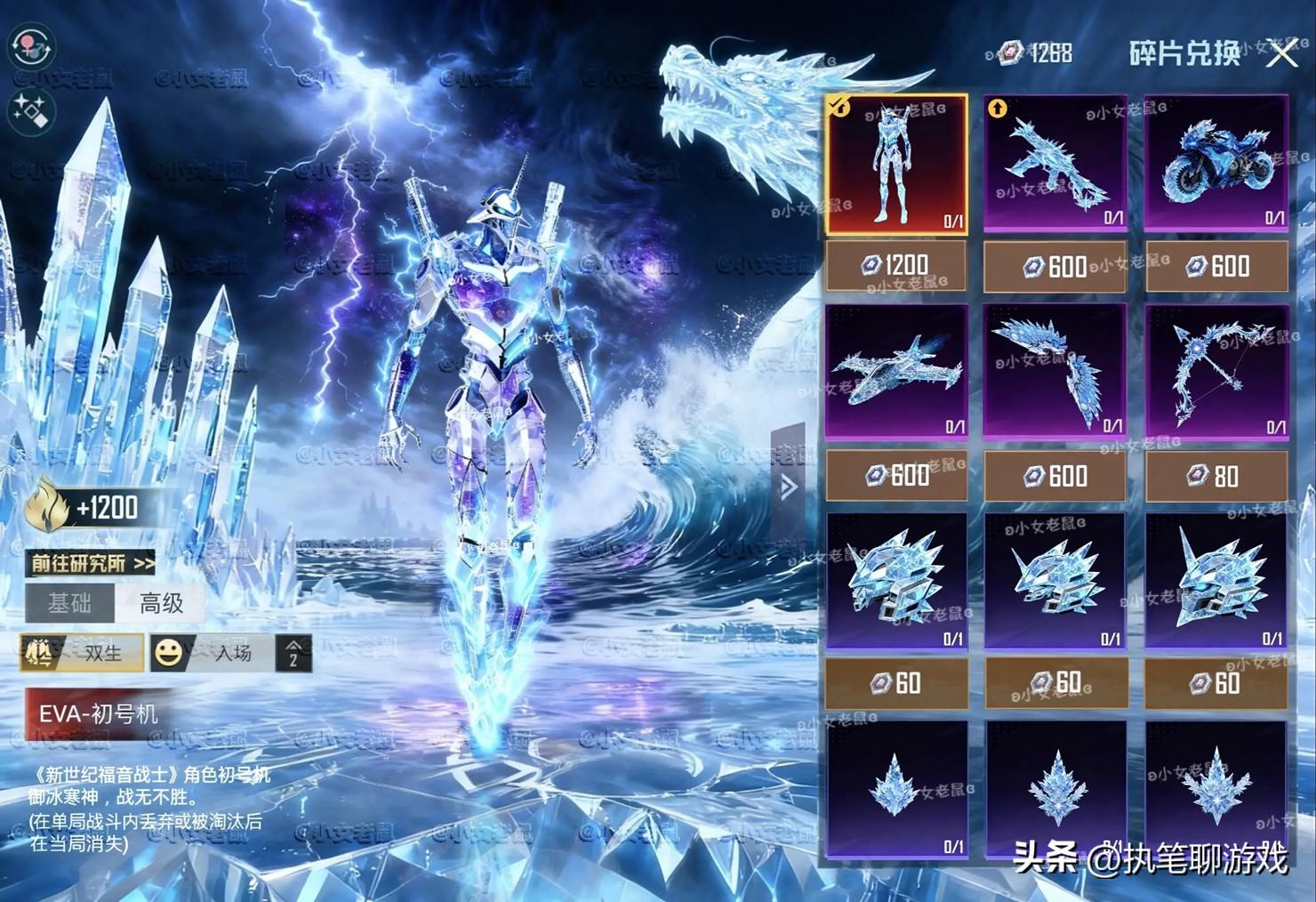Screen dimensions: 1316x902
Task: Open the 前往研究所 link
Action: [x=92, y=563]
